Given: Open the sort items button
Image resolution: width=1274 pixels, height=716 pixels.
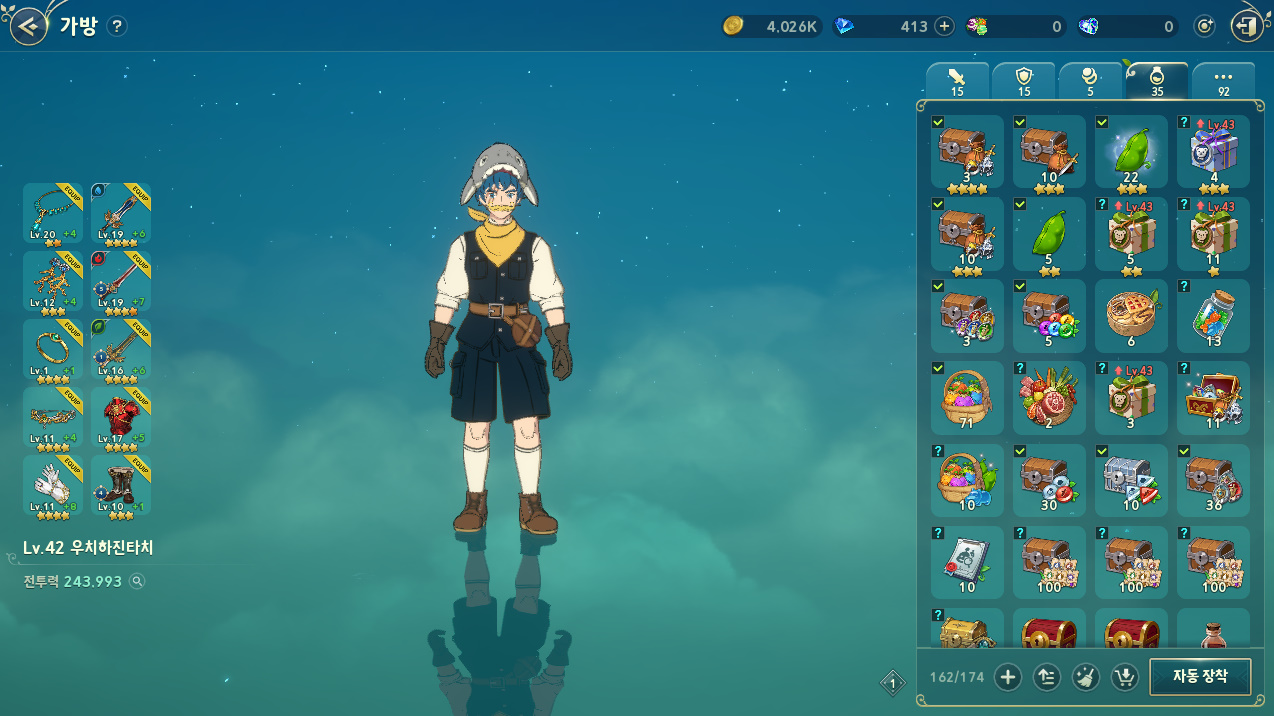Looking at the screenshot, I should 1046,678.
